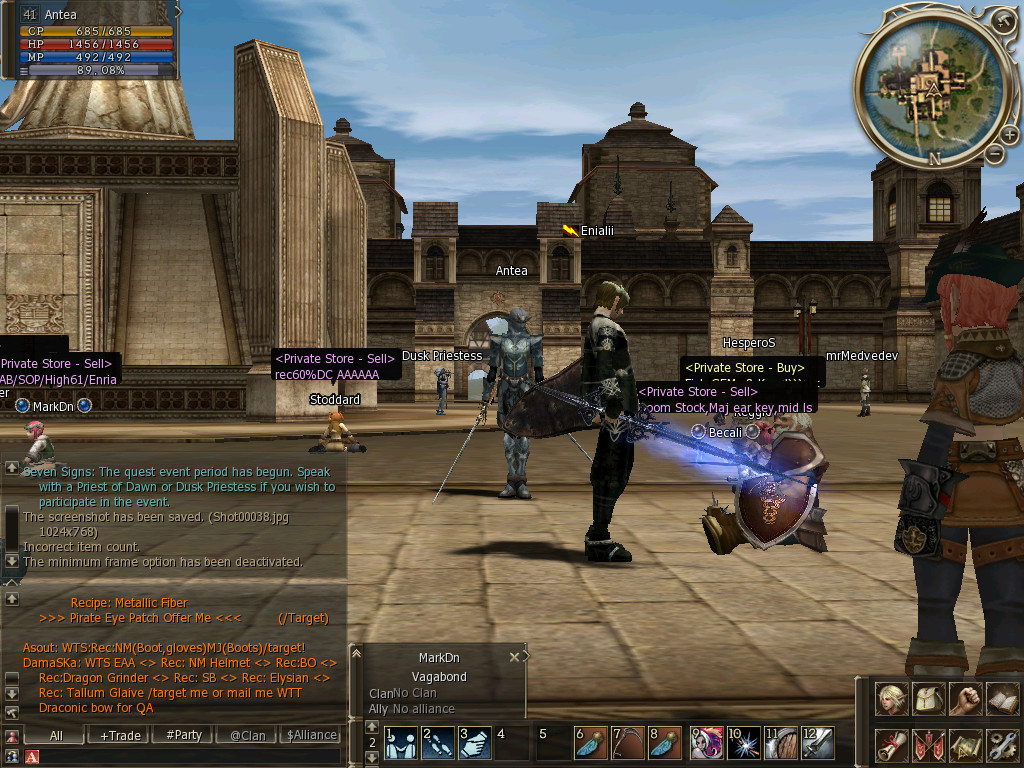Switch to the $Alliance chat tab

click(311, 735)
